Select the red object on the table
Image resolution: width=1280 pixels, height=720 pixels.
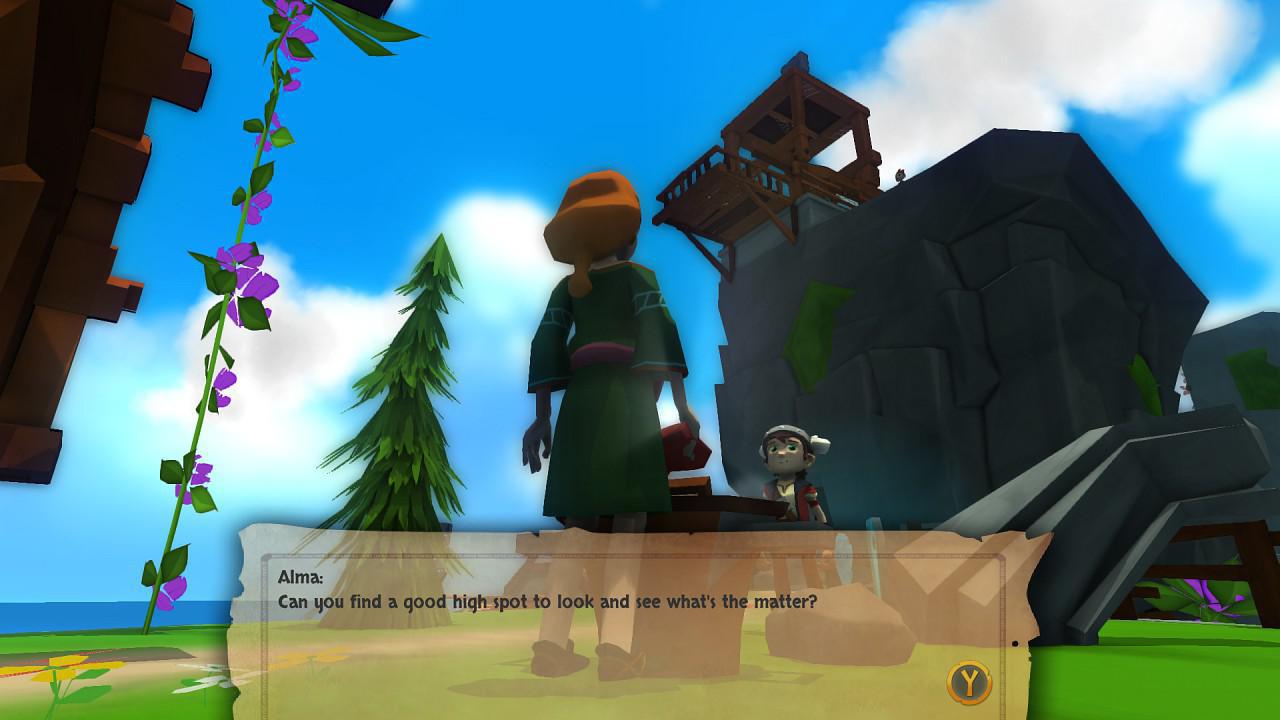point(685,445)
